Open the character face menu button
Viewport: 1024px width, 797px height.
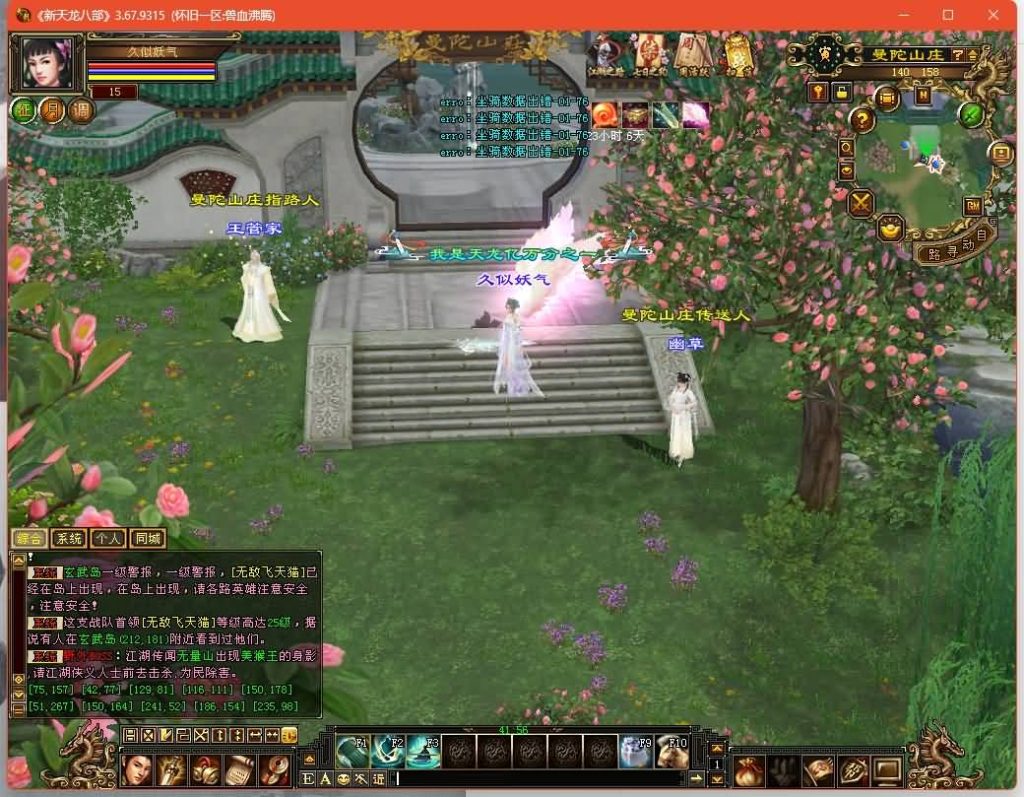[137, 770]
